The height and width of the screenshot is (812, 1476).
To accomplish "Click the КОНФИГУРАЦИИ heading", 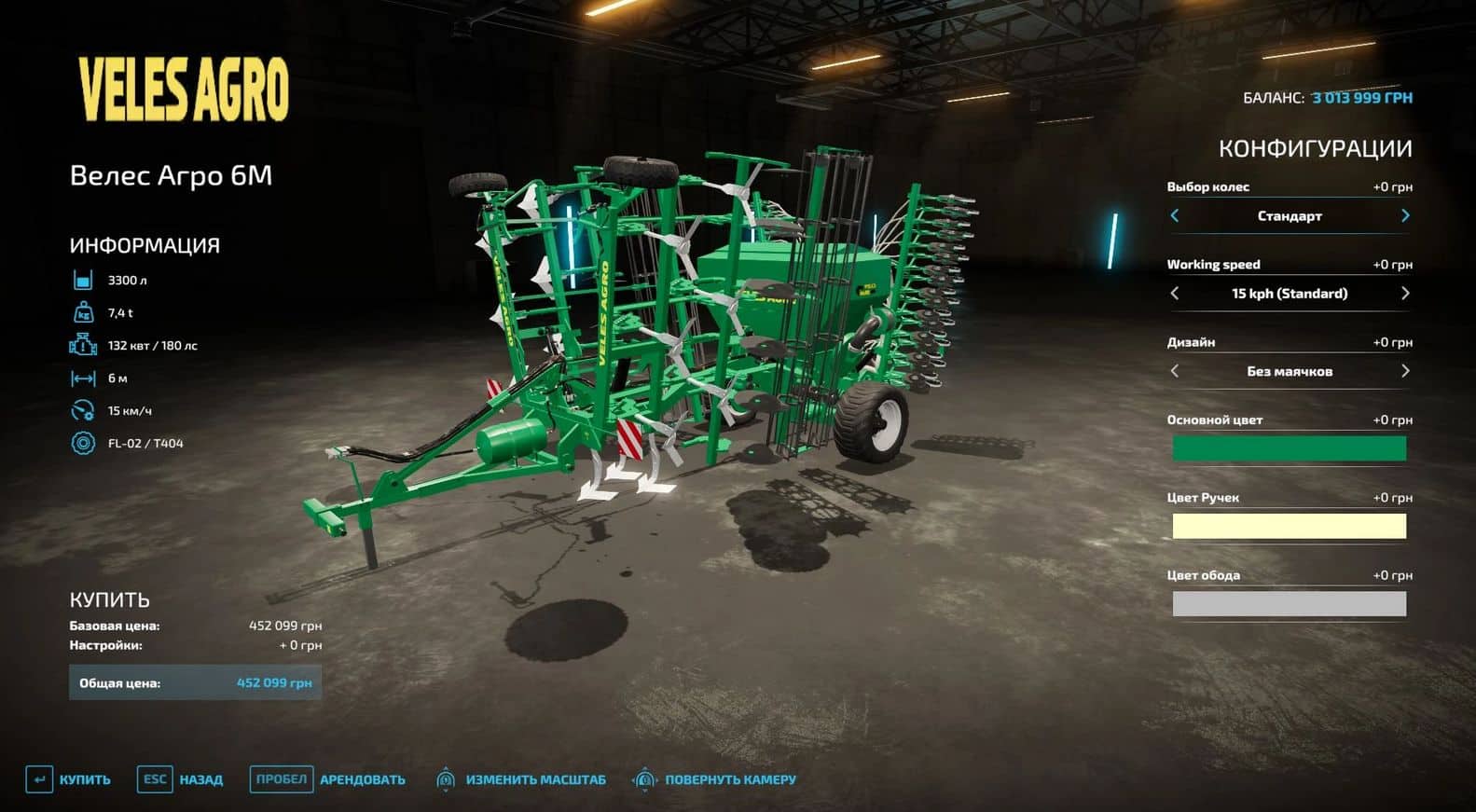I will [x=1315, y=147].
